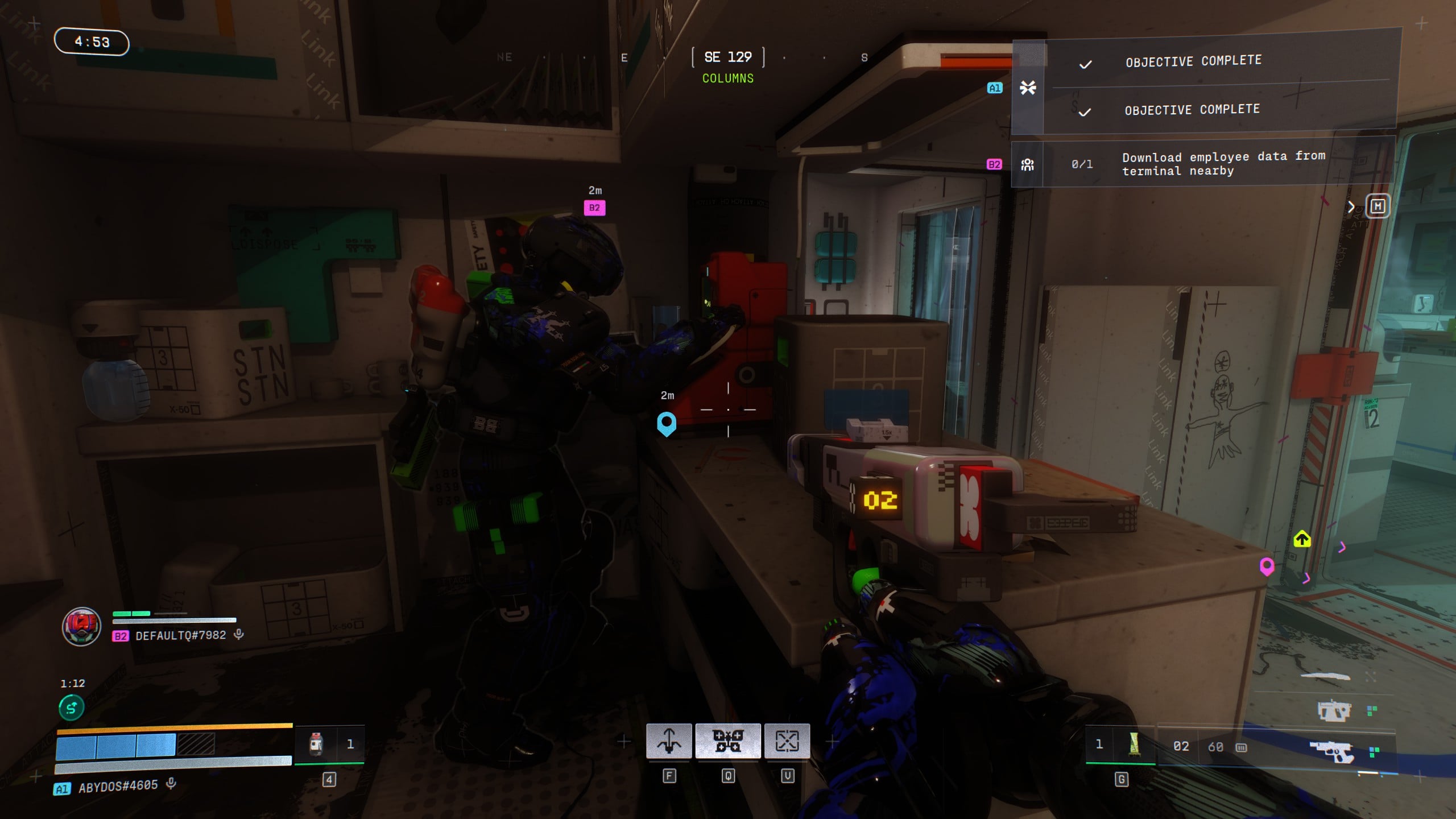Use the targeting-frame ability icon
1456x819 pixels.
tap(787, 741)
